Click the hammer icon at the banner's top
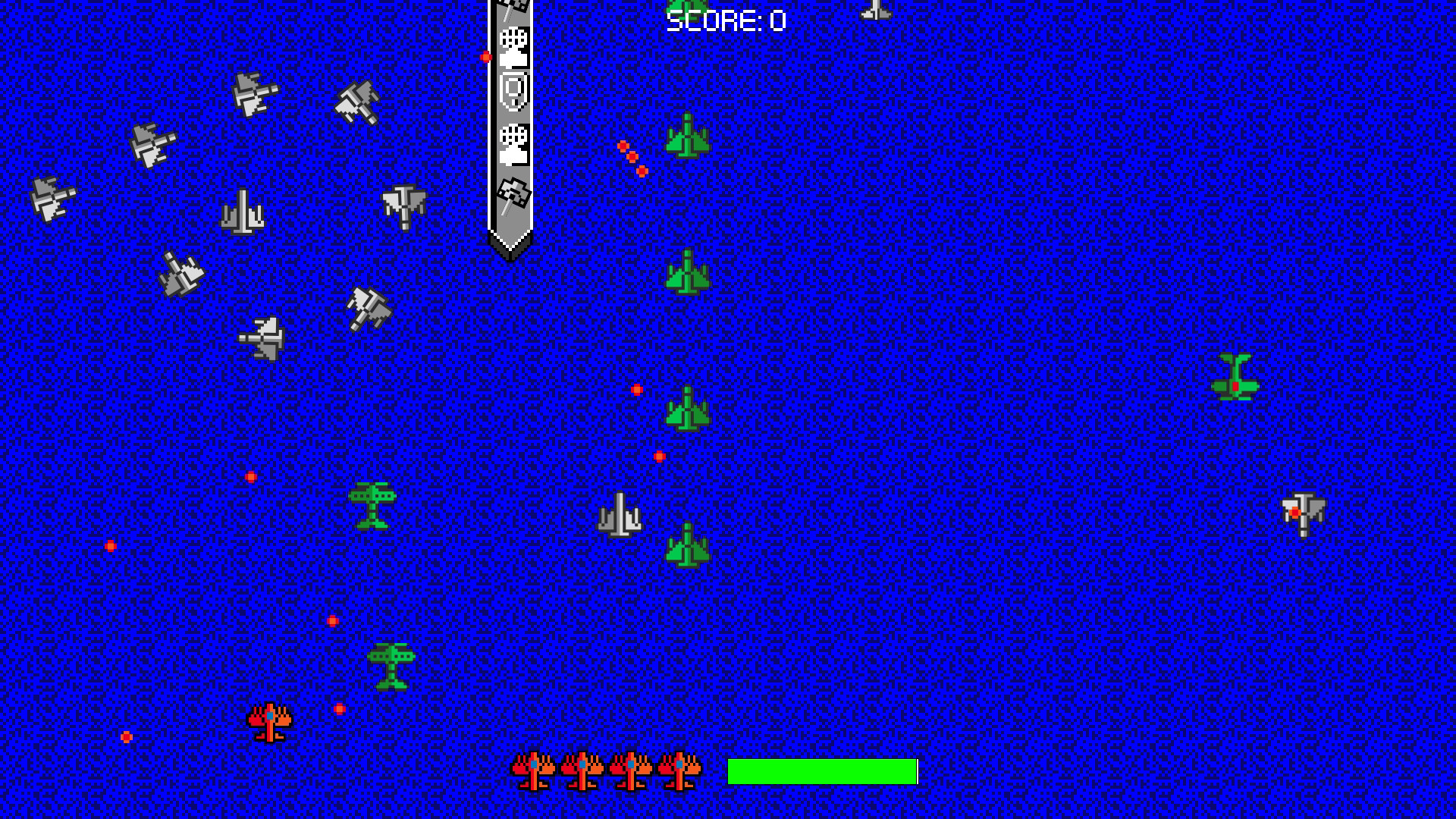This screenshot has width=1456, height=819. [513, 9]
